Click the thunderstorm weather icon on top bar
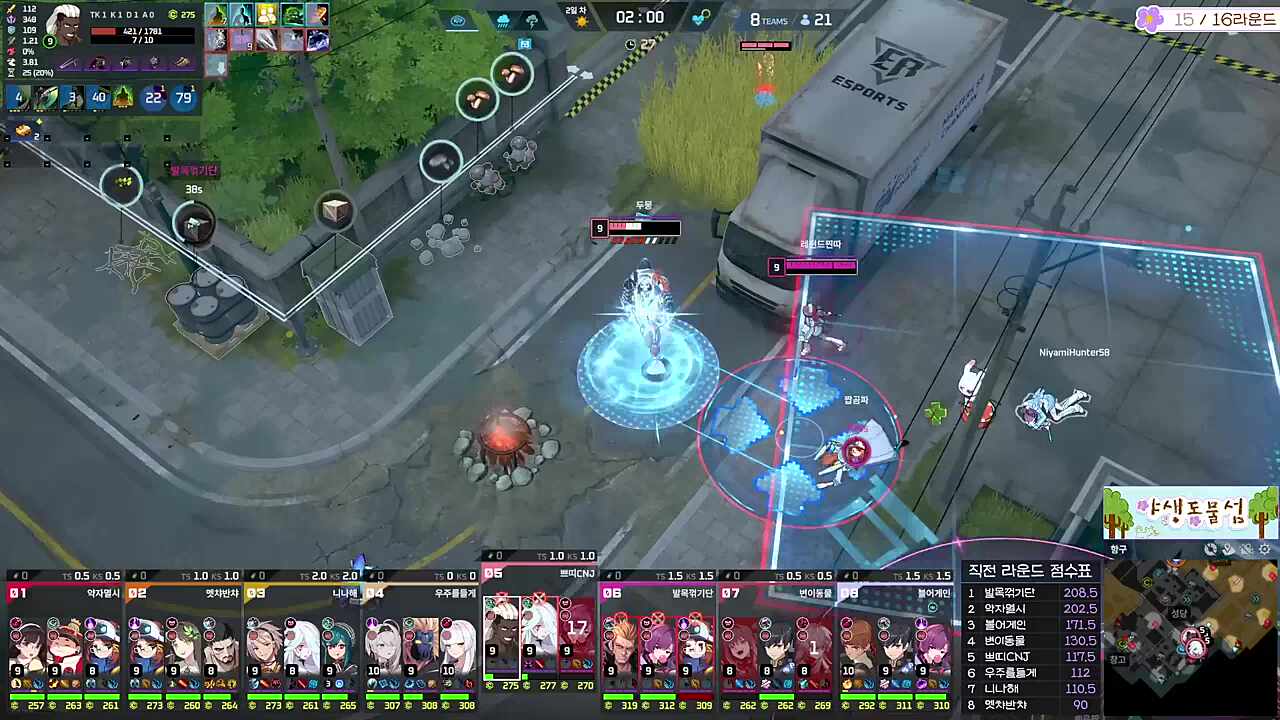 tap(533, 21)
